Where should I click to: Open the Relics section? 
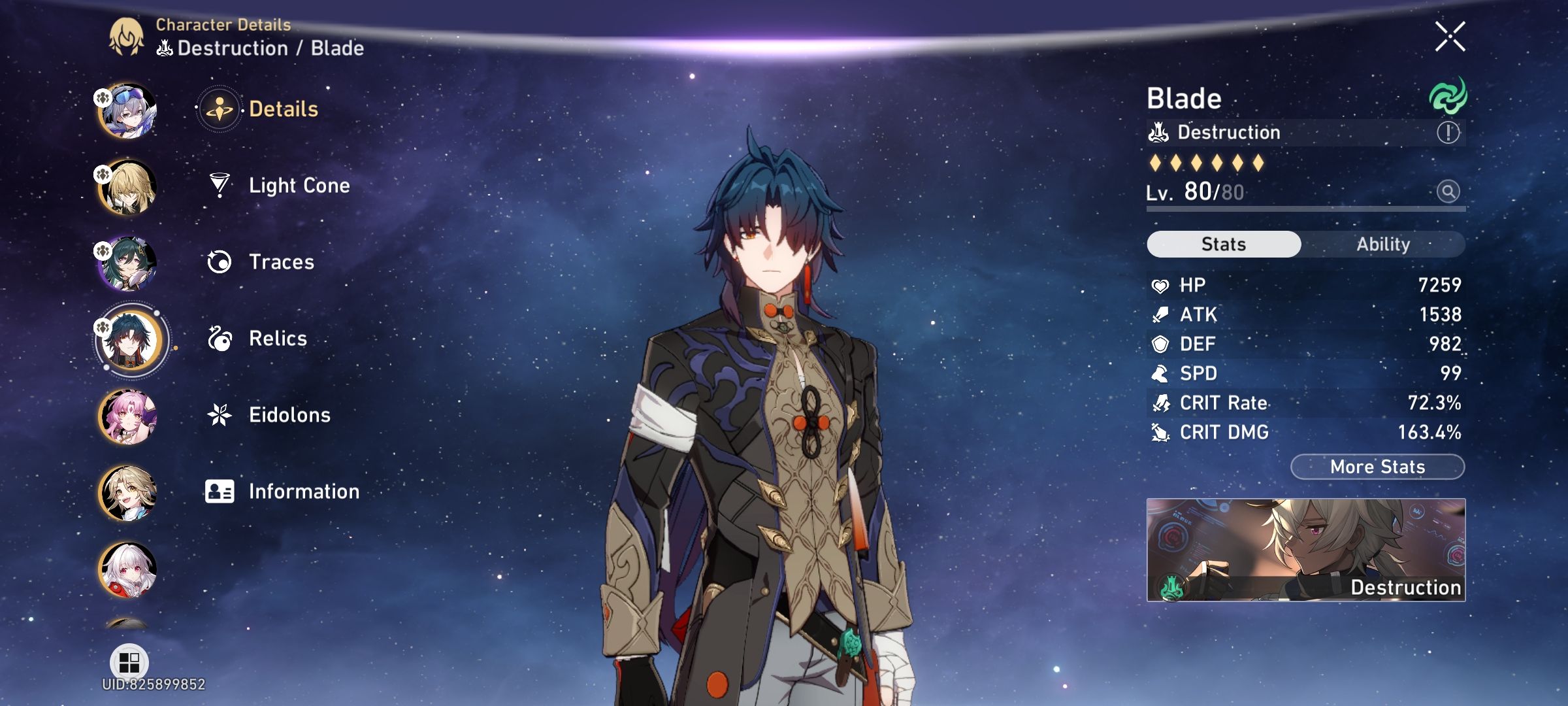(278, 338)
